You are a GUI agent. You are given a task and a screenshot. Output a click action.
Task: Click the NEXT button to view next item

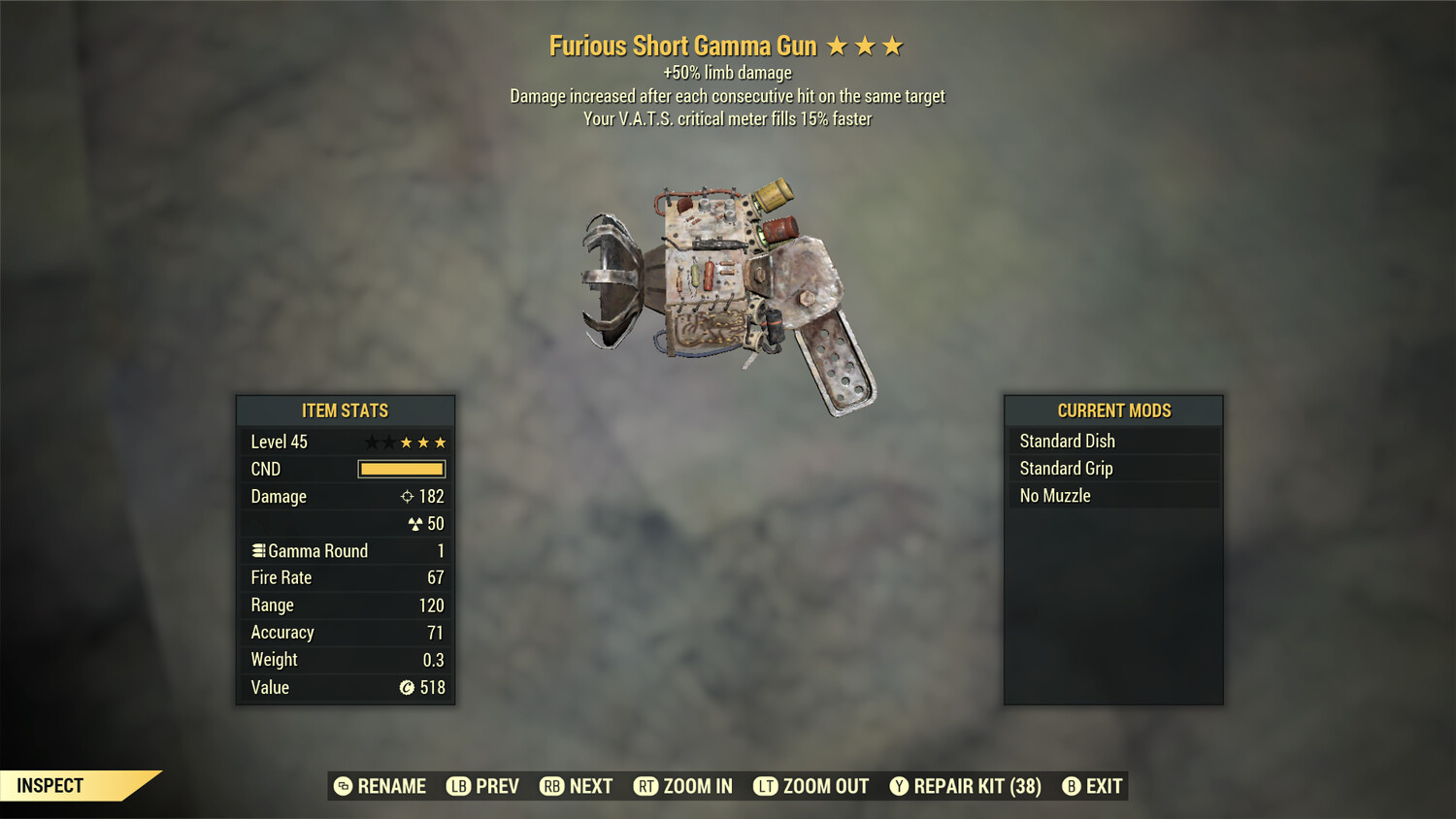[x=577, y=786]
